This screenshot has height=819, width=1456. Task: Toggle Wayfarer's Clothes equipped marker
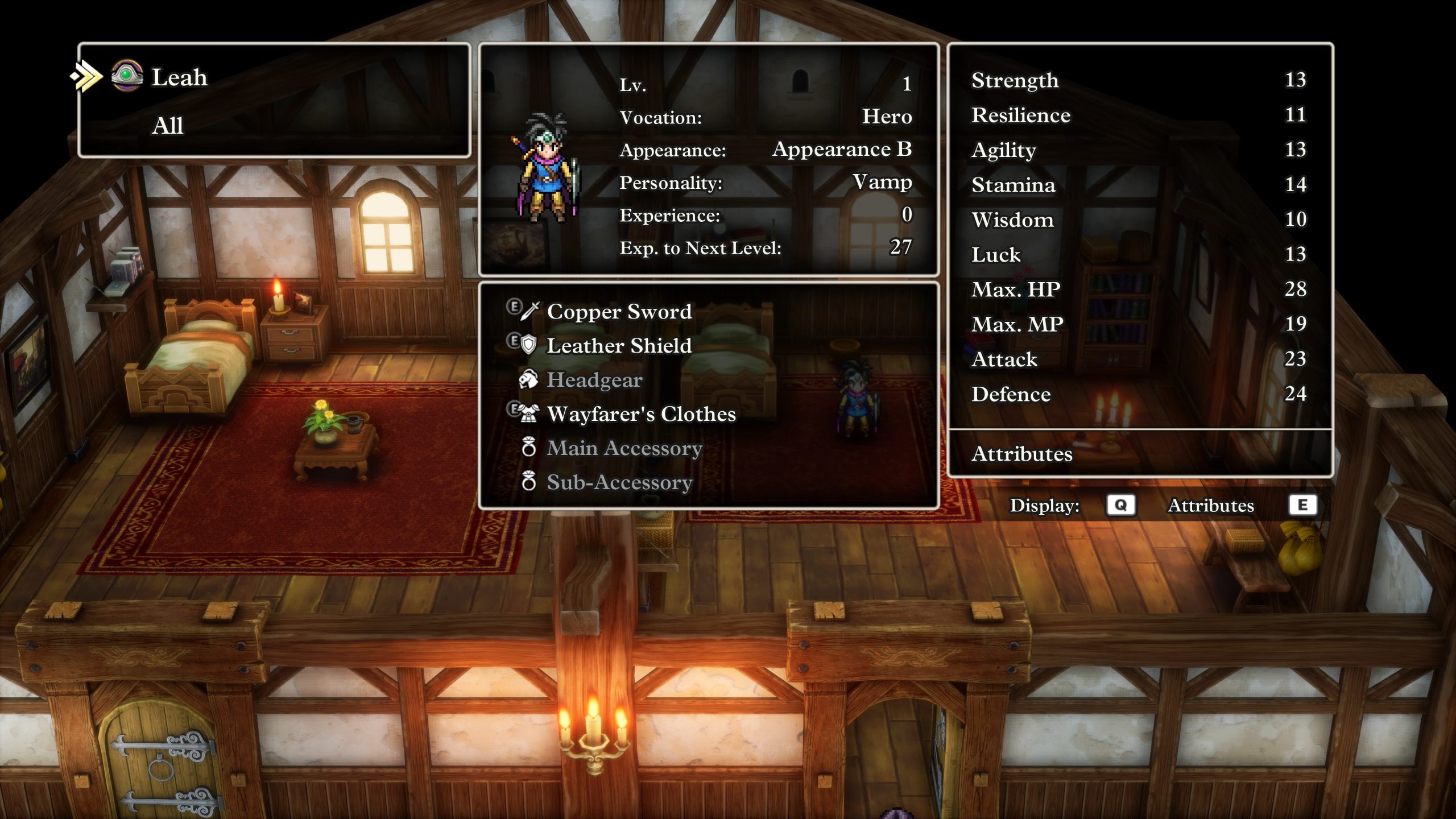tap(514, 409)
